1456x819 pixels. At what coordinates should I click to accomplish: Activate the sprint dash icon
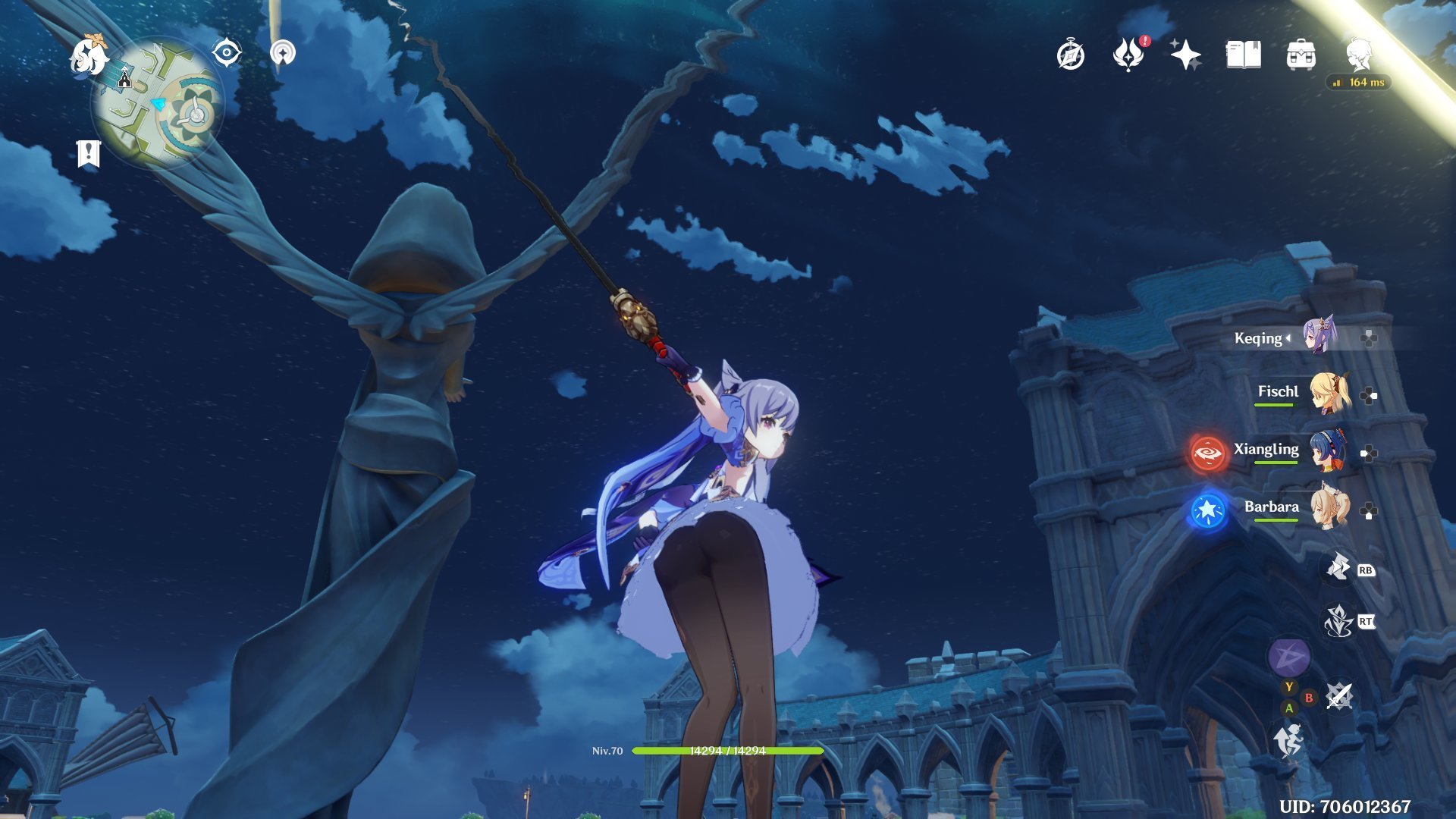click(x=1288, y=739)
